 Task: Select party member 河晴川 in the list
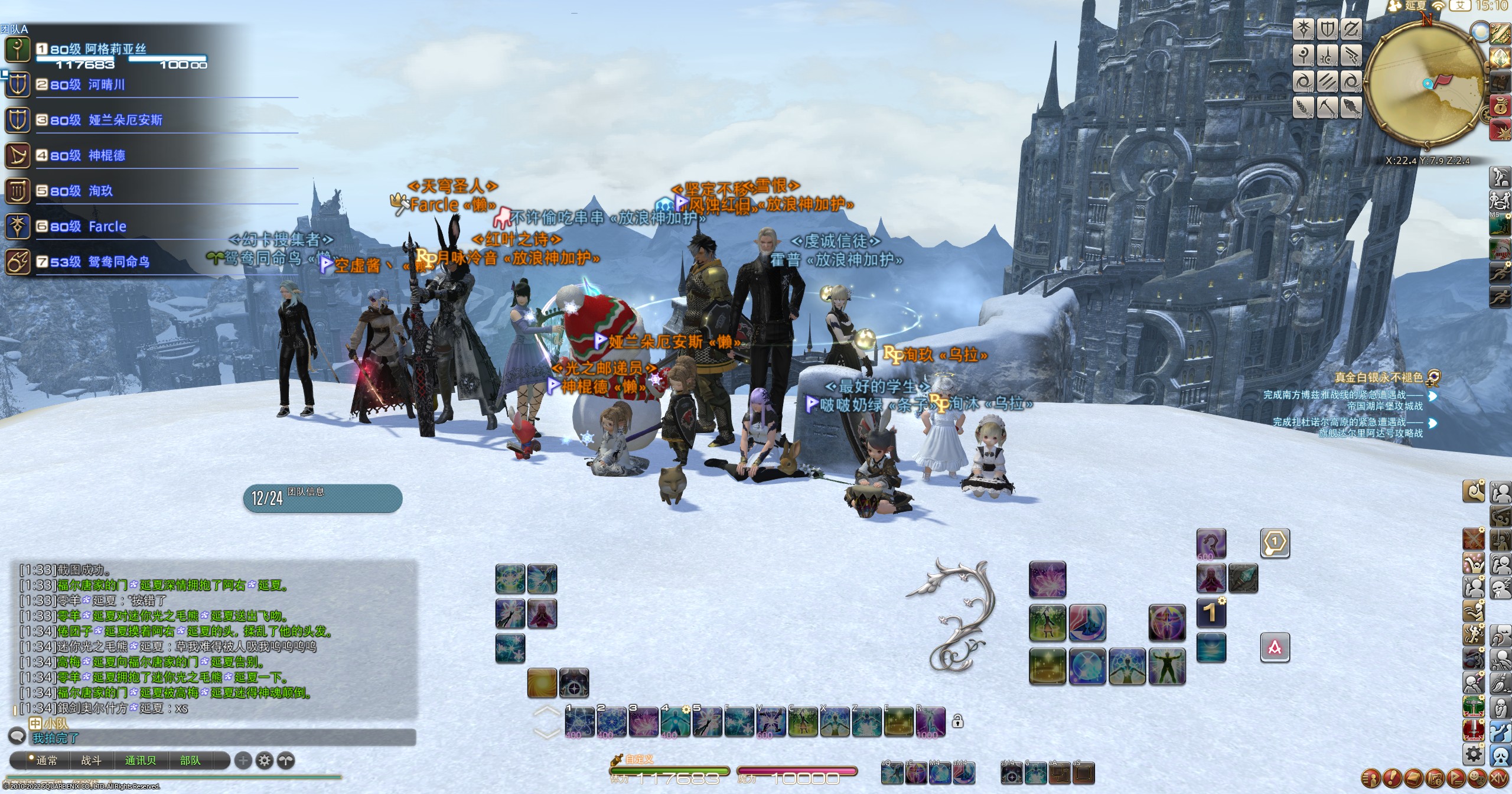[106, 85]
